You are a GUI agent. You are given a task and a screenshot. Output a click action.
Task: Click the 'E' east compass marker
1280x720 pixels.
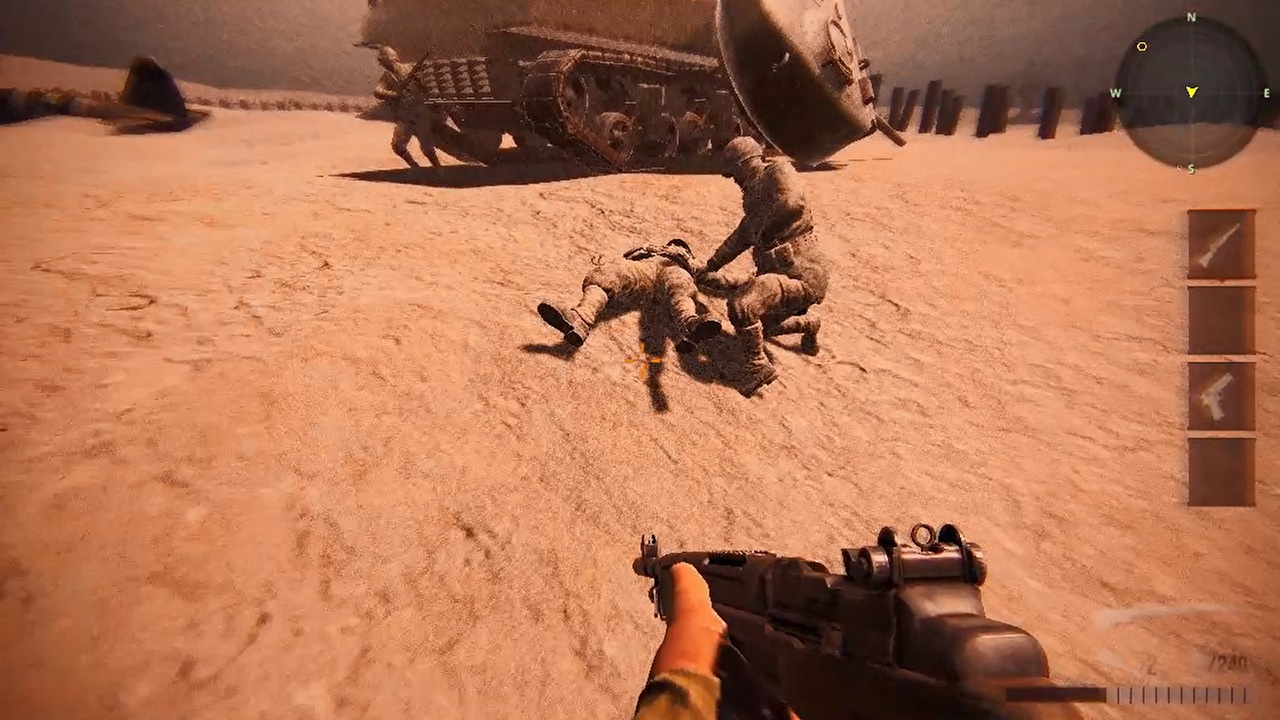tap(1267, 92)
